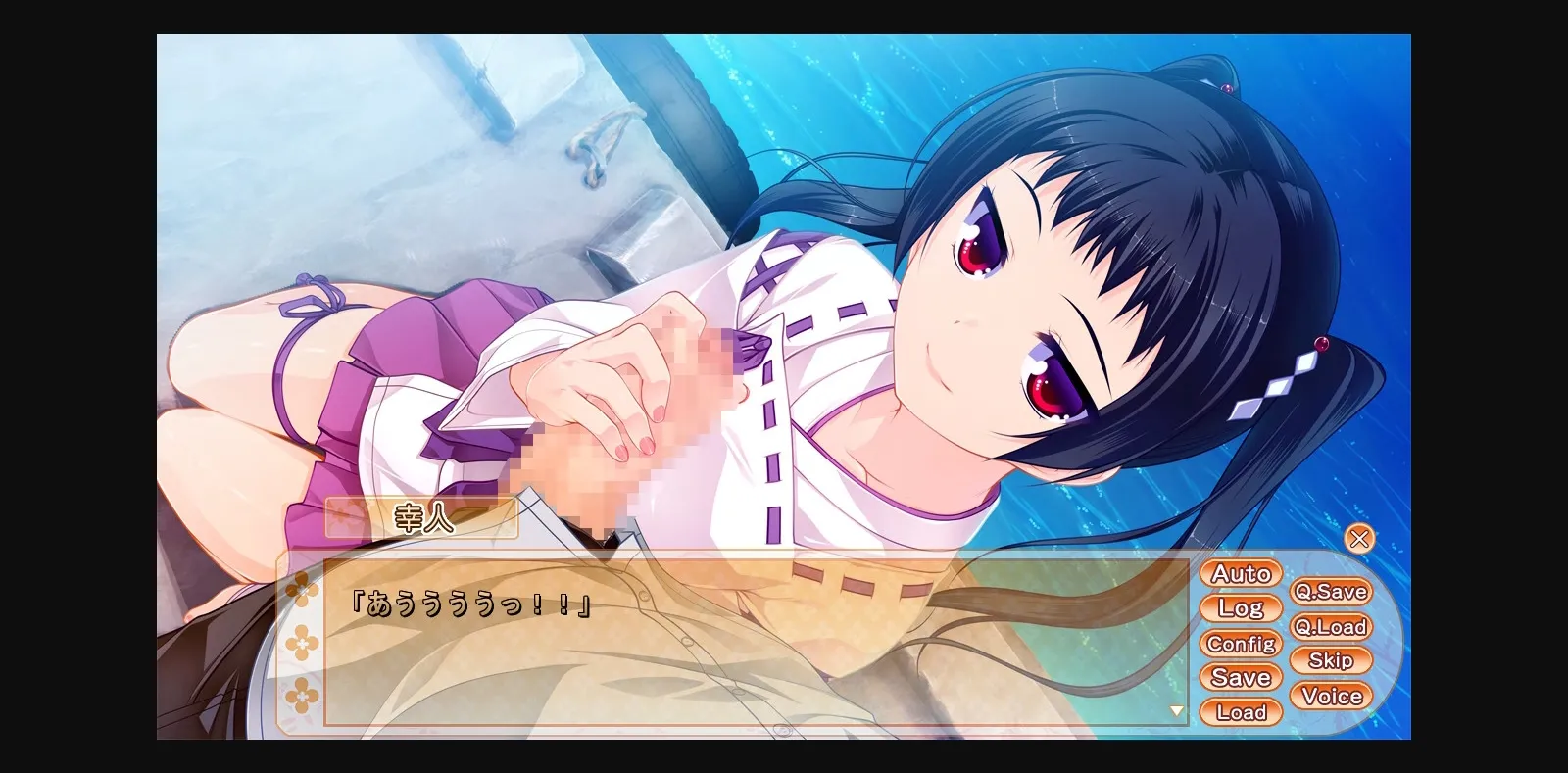This screenshot has width=1568, height=773.
Task: Open the backlog via the Log pill
Action: pyautogui.click(x=1241, y=608)
